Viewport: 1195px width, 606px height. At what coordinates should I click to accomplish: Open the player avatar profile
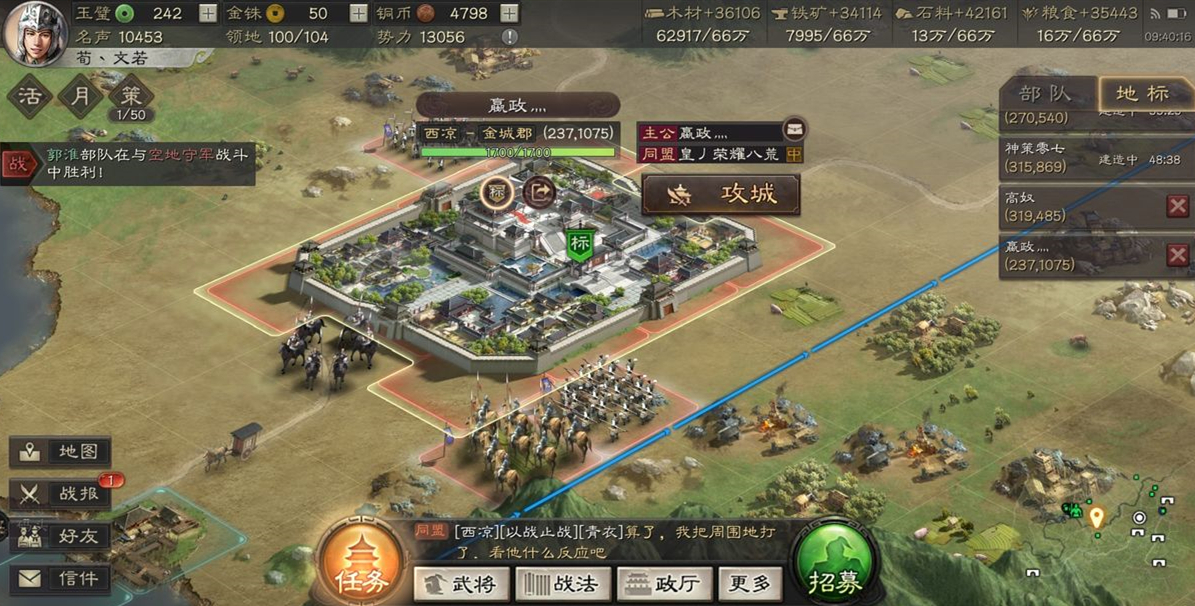point(35,33)
